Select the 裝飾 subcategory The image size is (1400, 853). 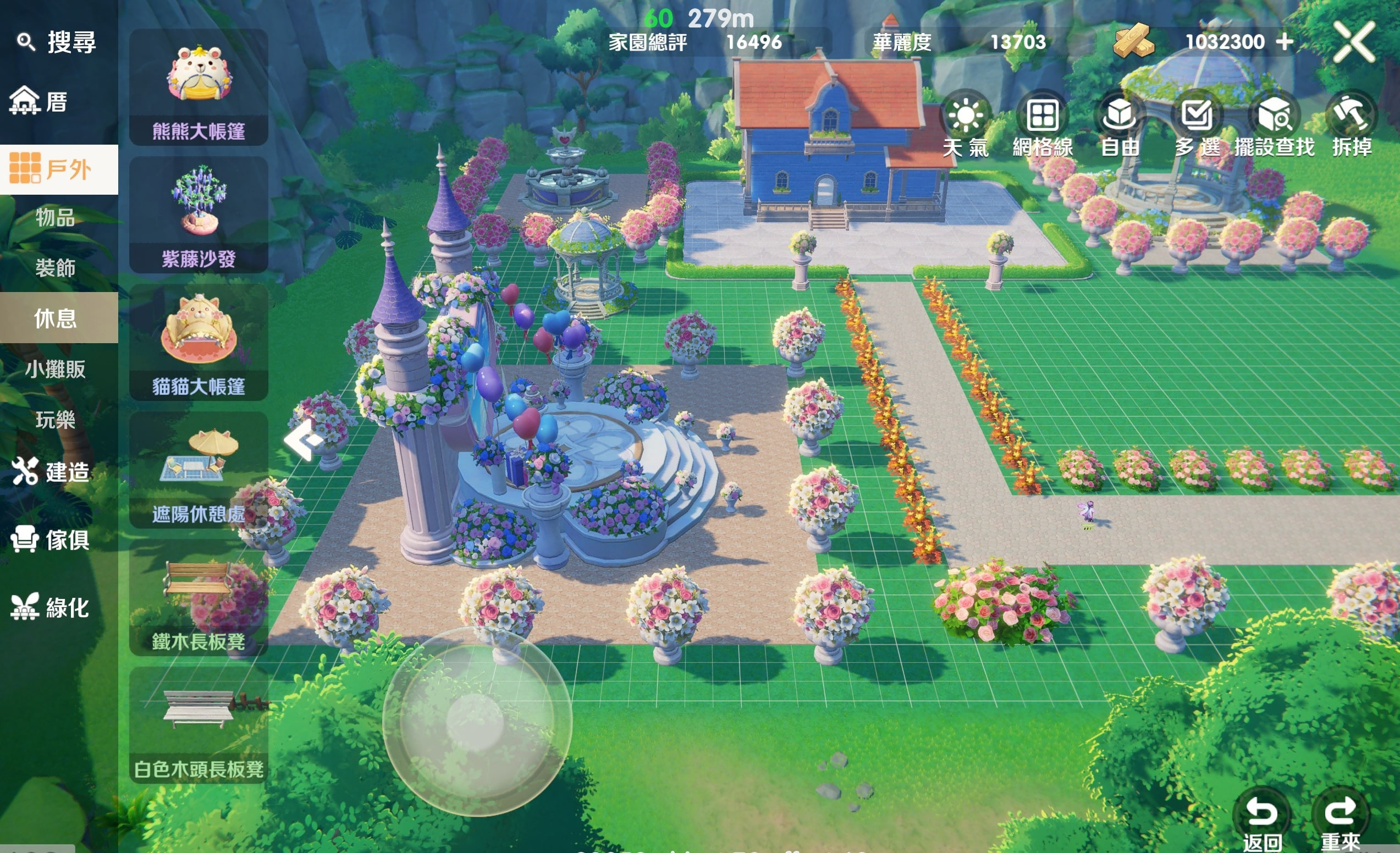pyautogui.click(x=55, y=268)
